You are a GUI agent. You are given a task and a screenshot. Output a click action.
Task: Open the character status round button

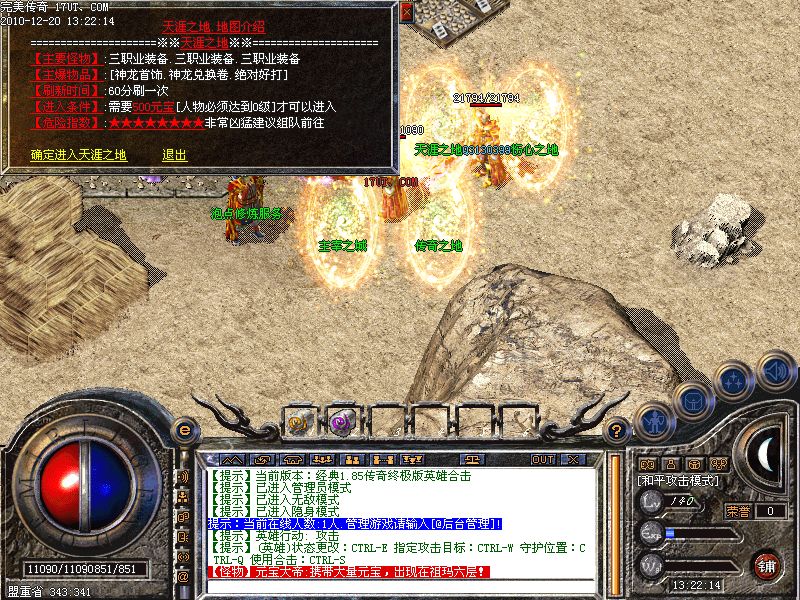tap(653, 420)
